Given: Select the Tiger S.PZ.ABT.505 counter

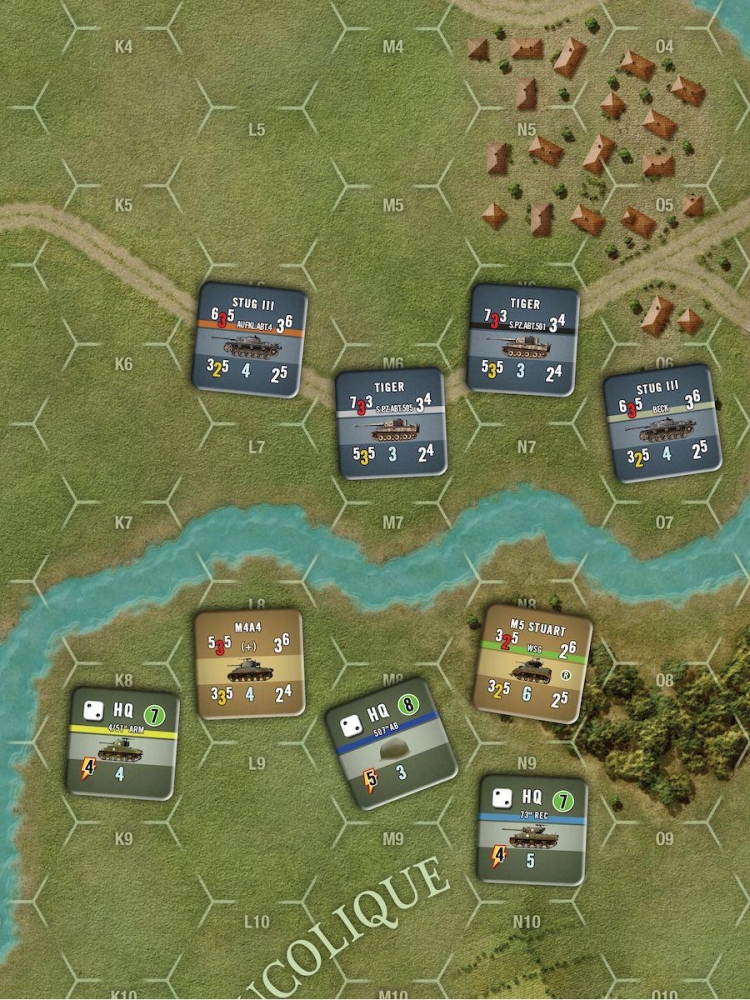Looking at the screenshot, I should click(390, 424).
